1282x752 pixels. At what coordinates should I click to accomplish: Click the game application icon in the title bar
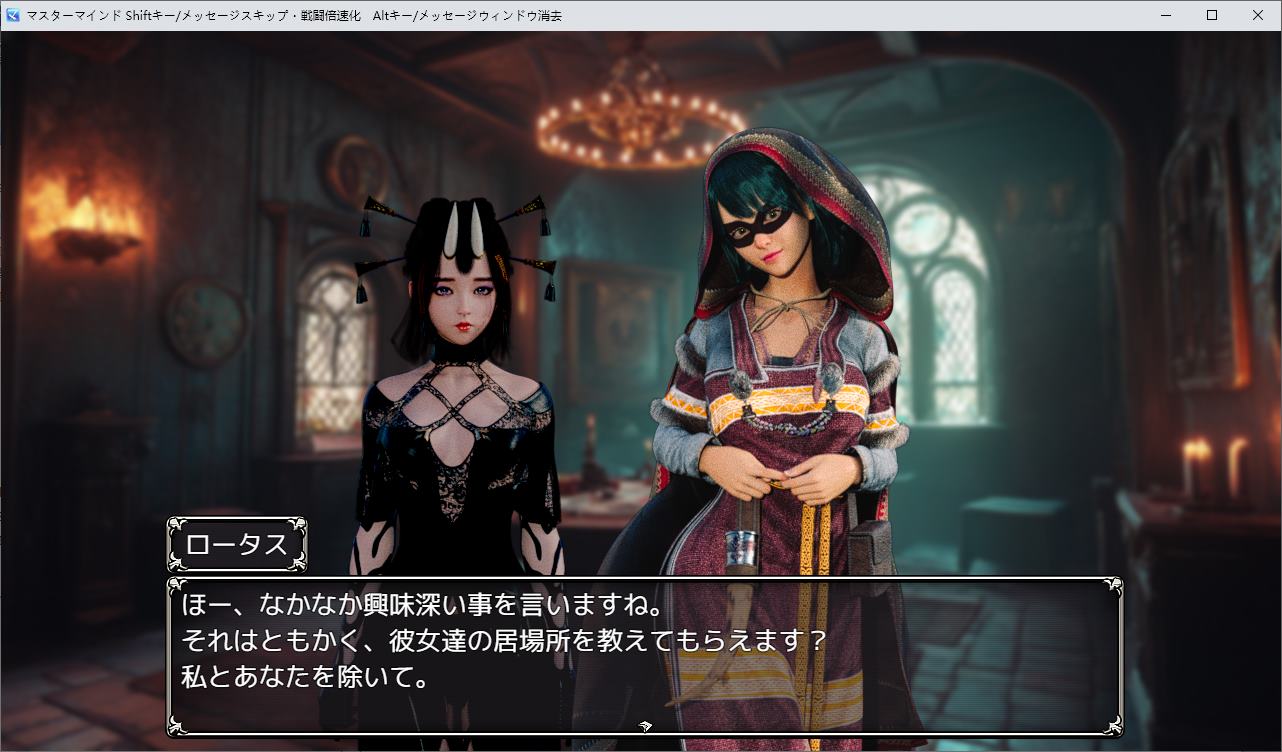click(x=11, y=15)
